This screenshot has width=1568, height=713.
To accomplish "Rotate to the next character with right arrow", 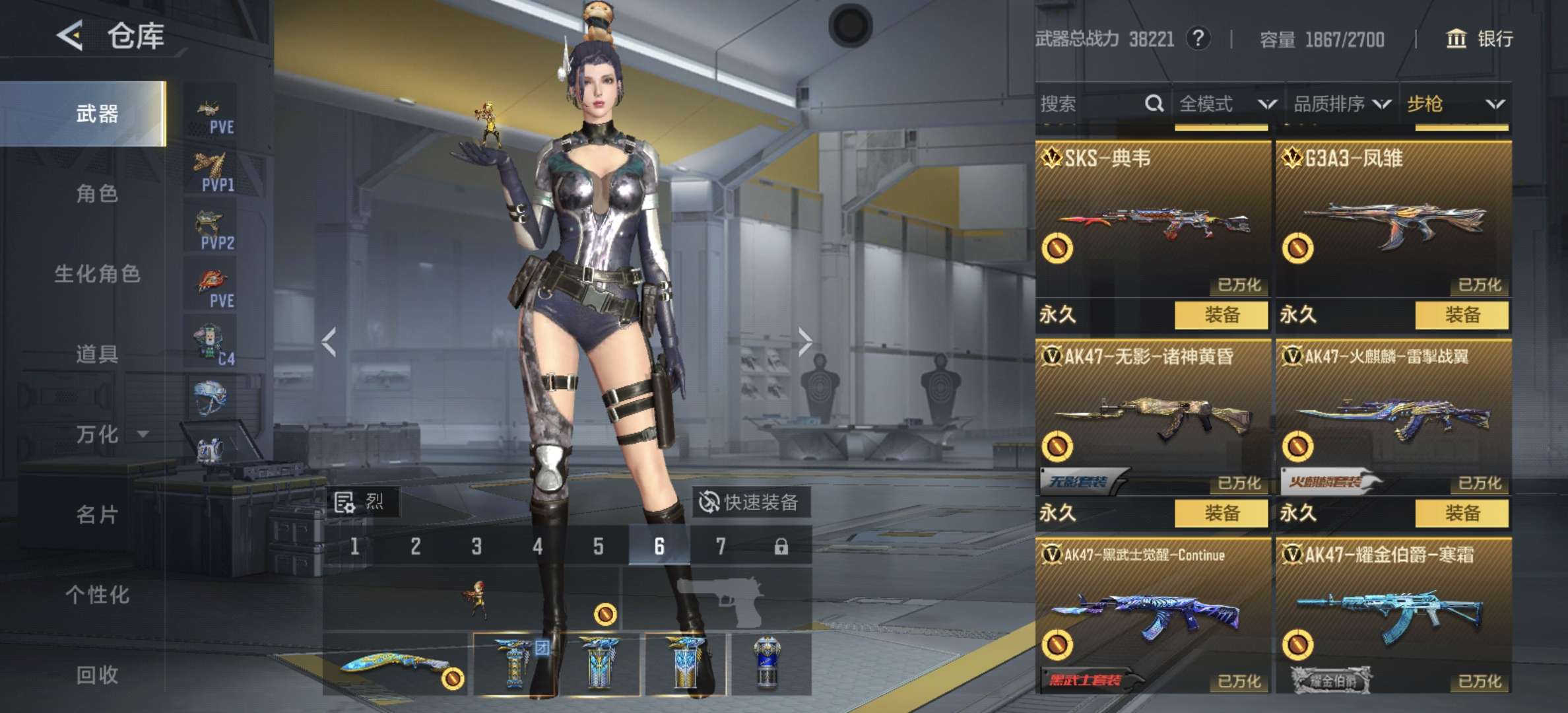I will coord(804,341).
